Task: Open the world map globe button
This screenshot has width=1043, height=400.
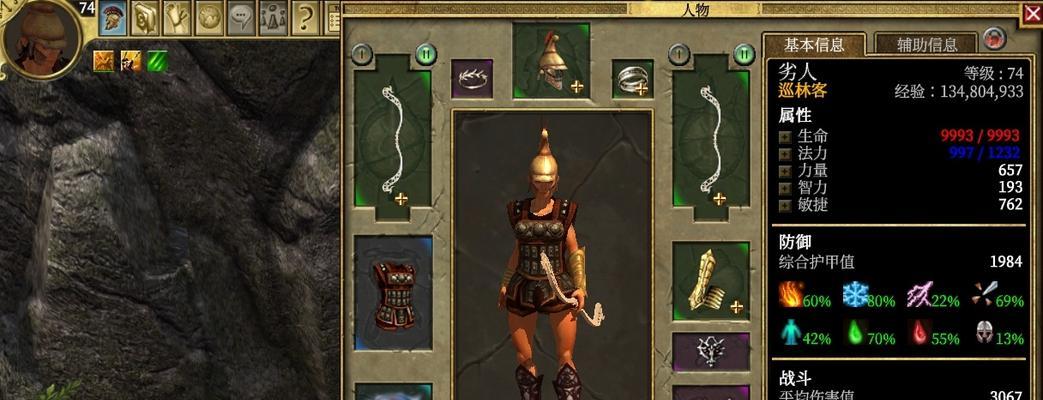Action: tap(209, 16)
